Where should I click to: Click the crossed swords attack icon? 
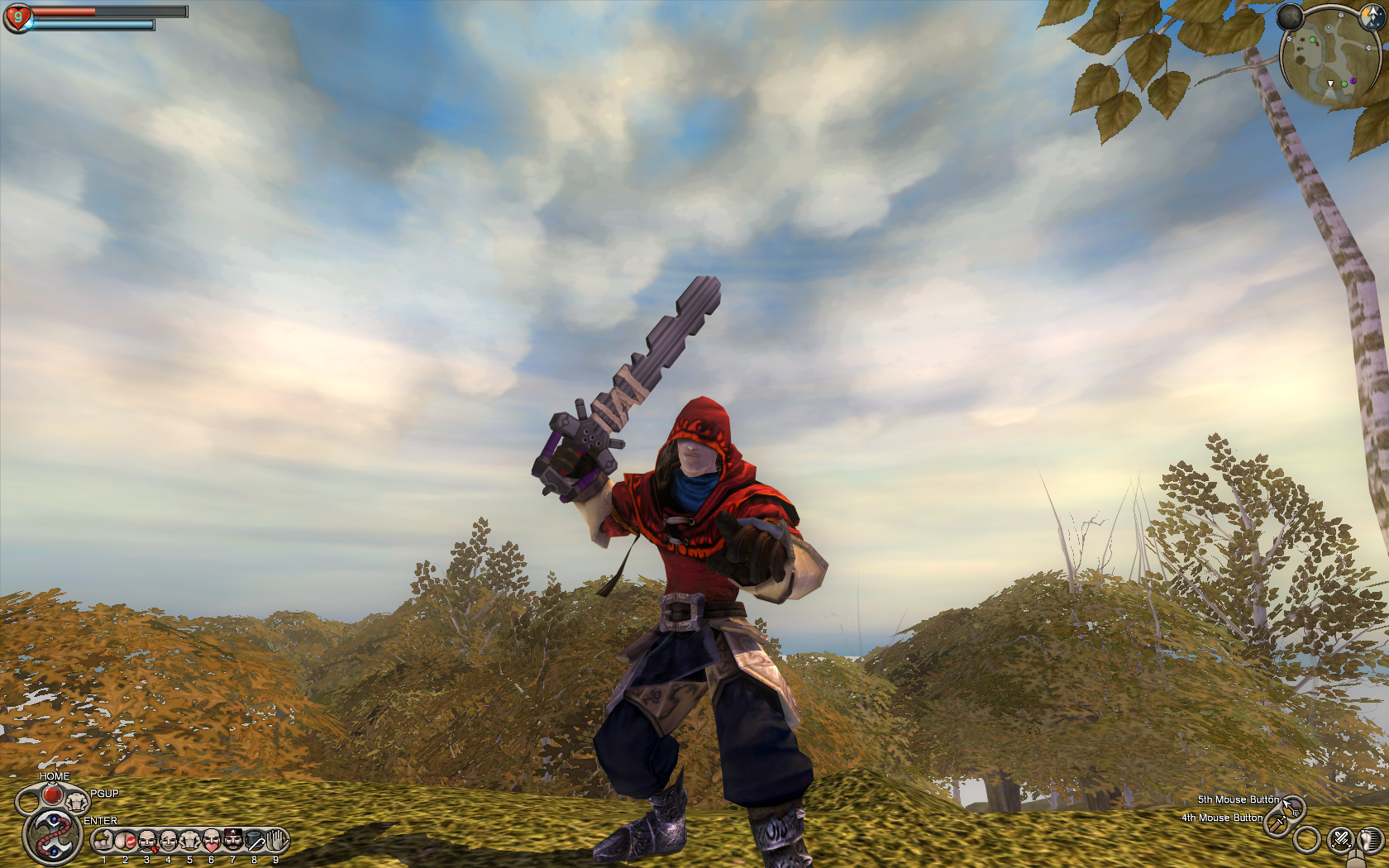point(1340,840)
